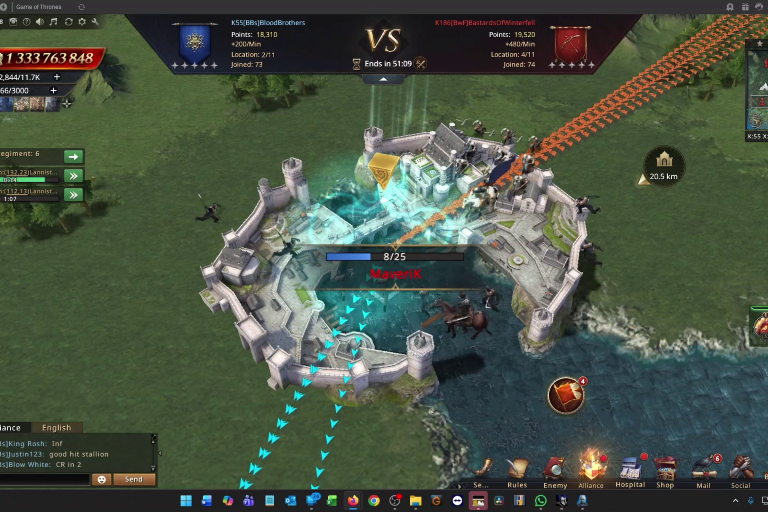Screen dimensions: 768x512
Task: Open the chat emoji picker
Action: (101, 480)
